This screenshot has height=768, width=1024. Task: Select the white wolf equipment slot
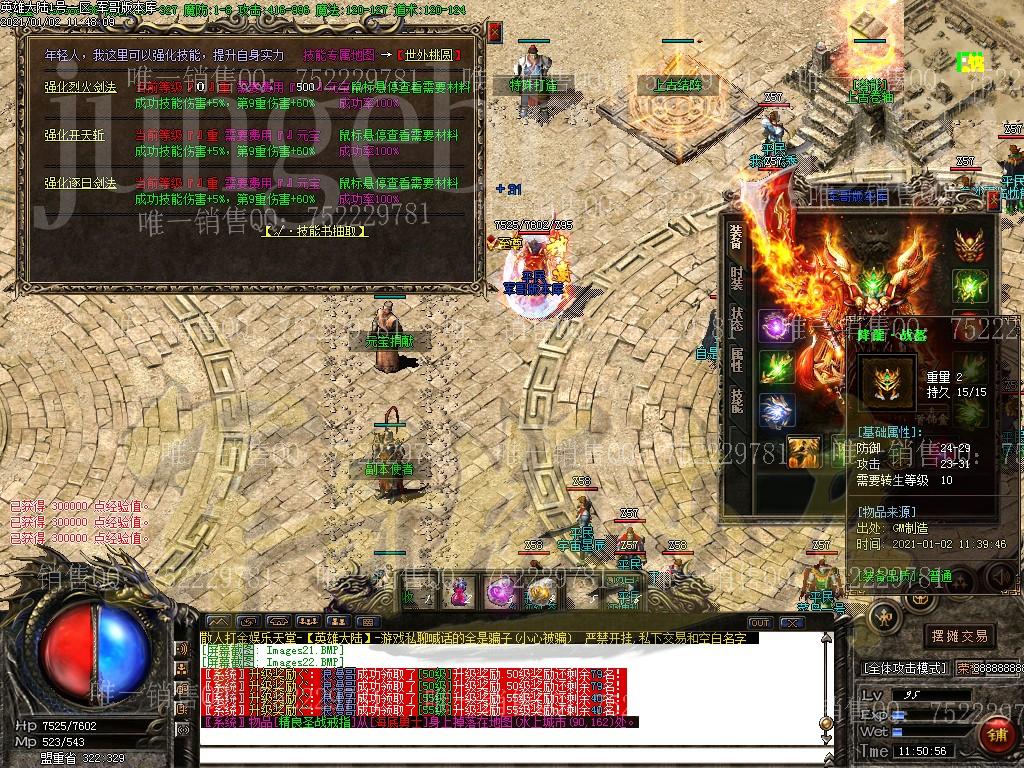(774, 412)
